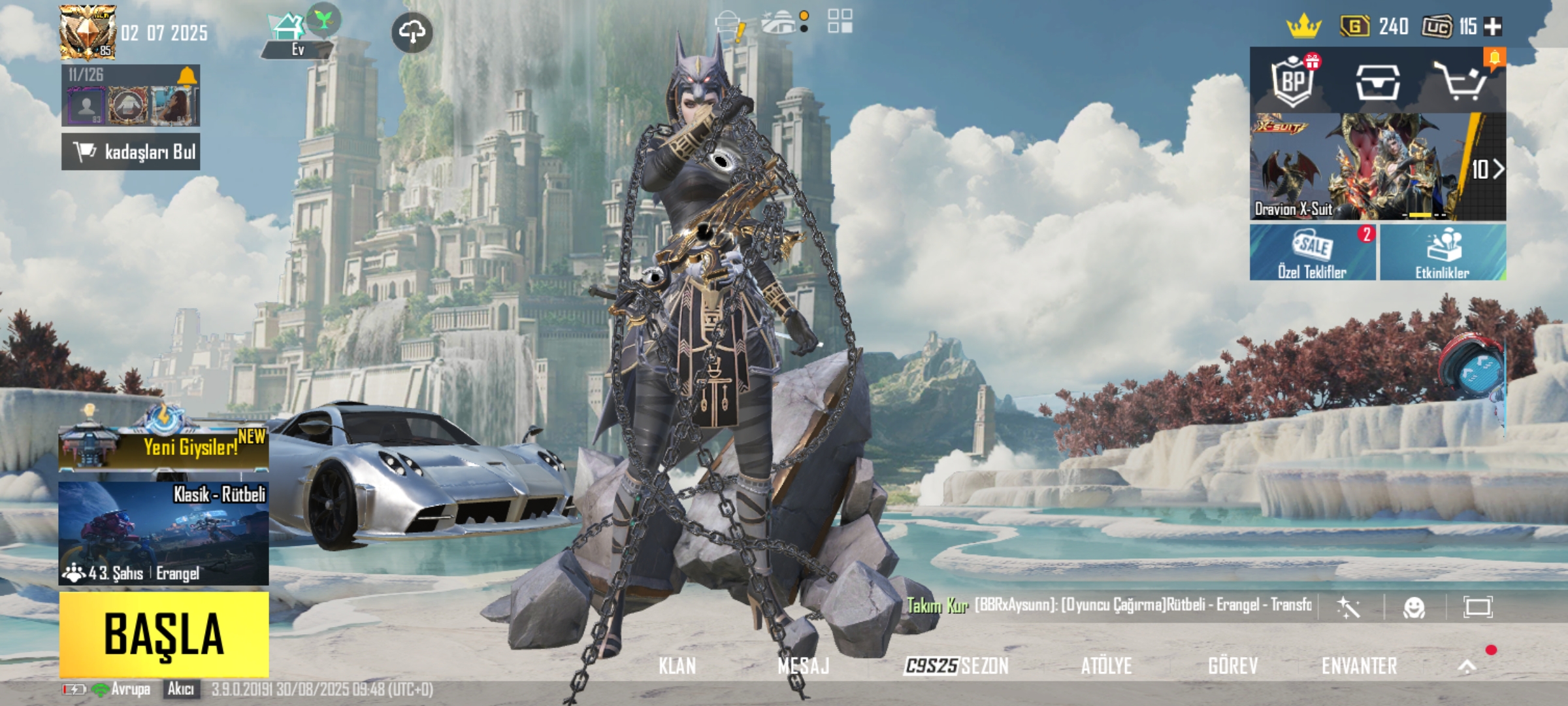Open the GÖREV missions menu

click(x=1233, y=666)
